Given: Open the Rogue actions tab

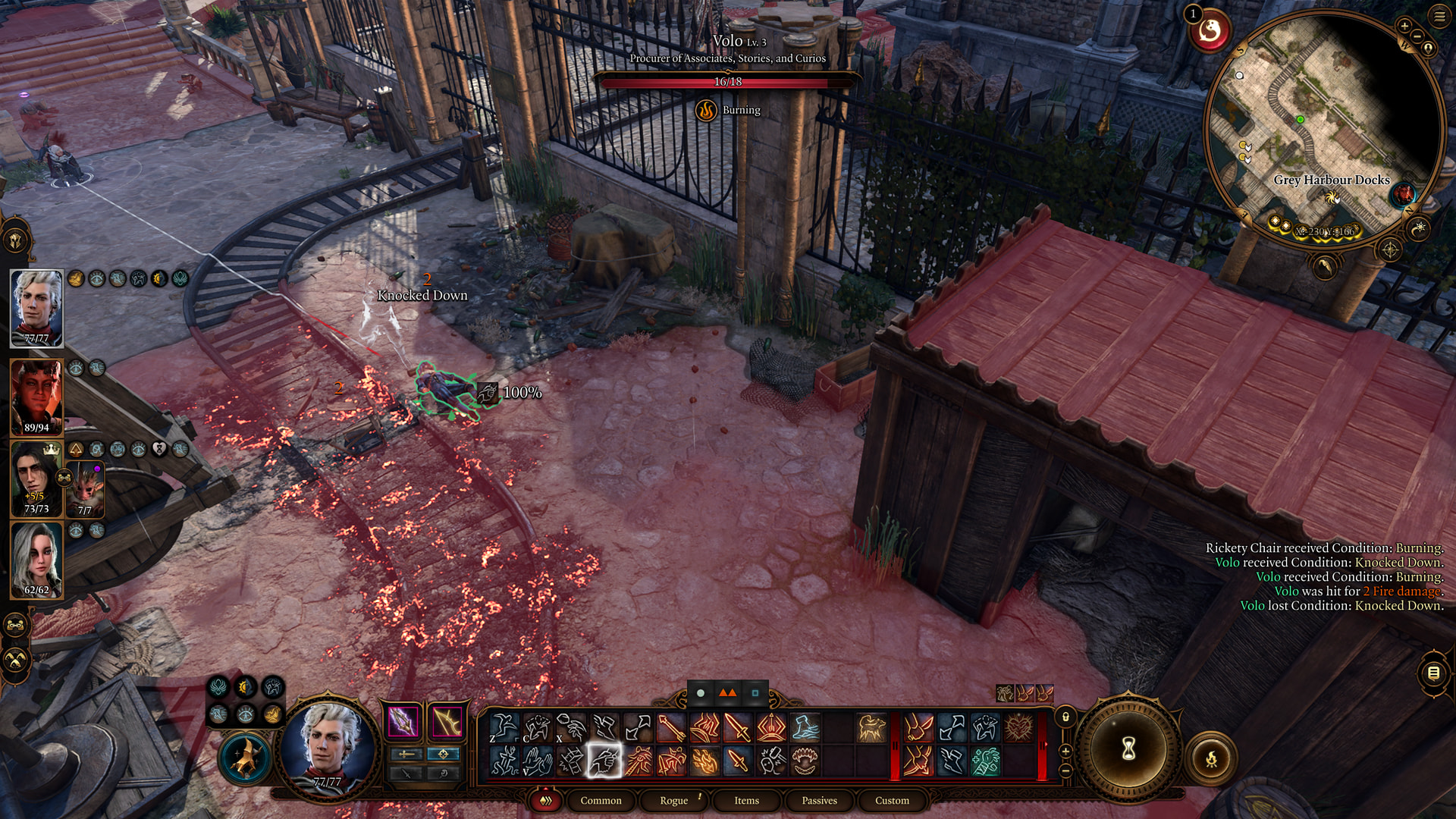Looking at the screenshot, I should [x=673, y=800].
